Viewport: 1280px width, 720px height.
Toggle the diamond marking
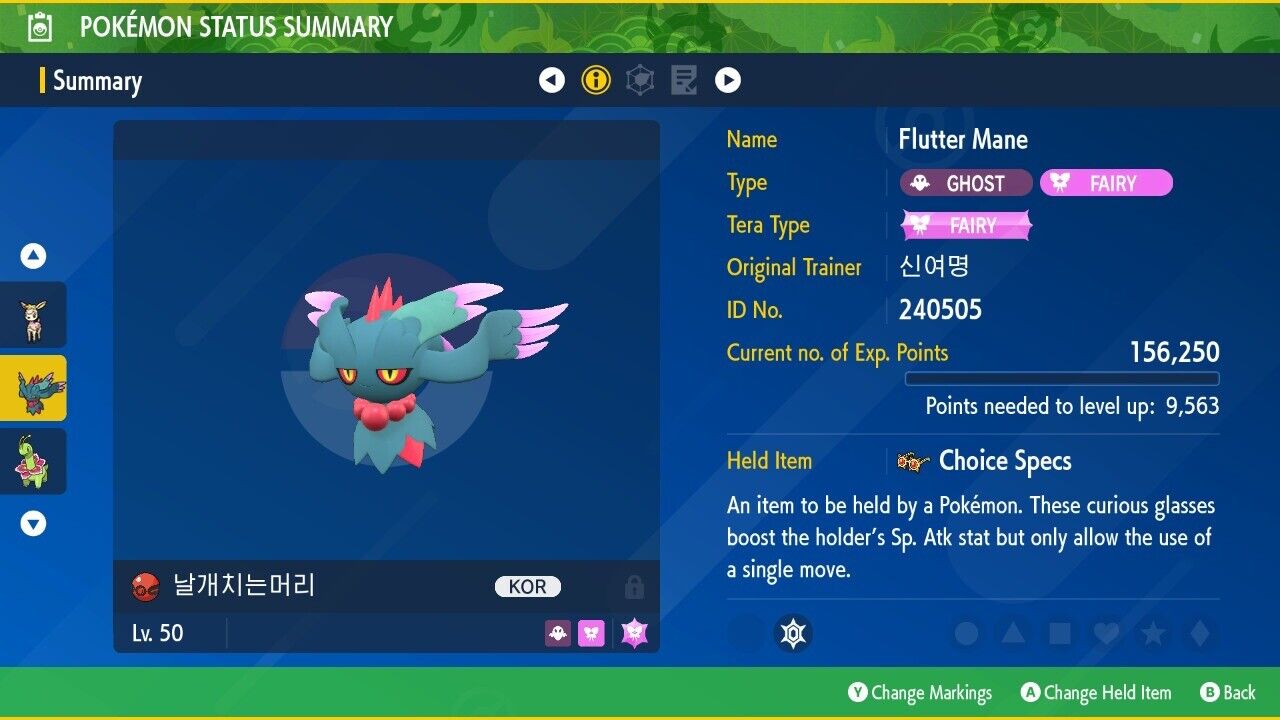coord(1197,633)
